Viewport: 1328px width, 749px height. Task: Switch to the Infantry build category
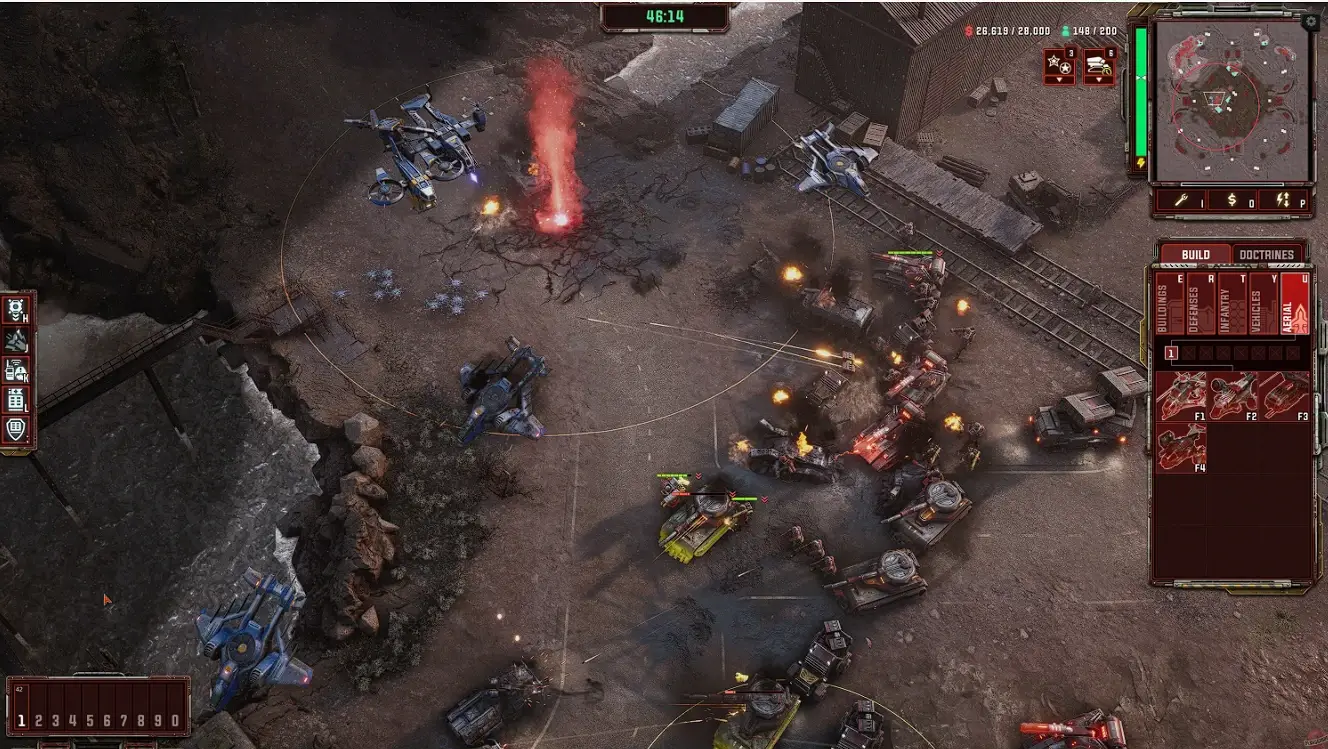(x=1233, y=302)
